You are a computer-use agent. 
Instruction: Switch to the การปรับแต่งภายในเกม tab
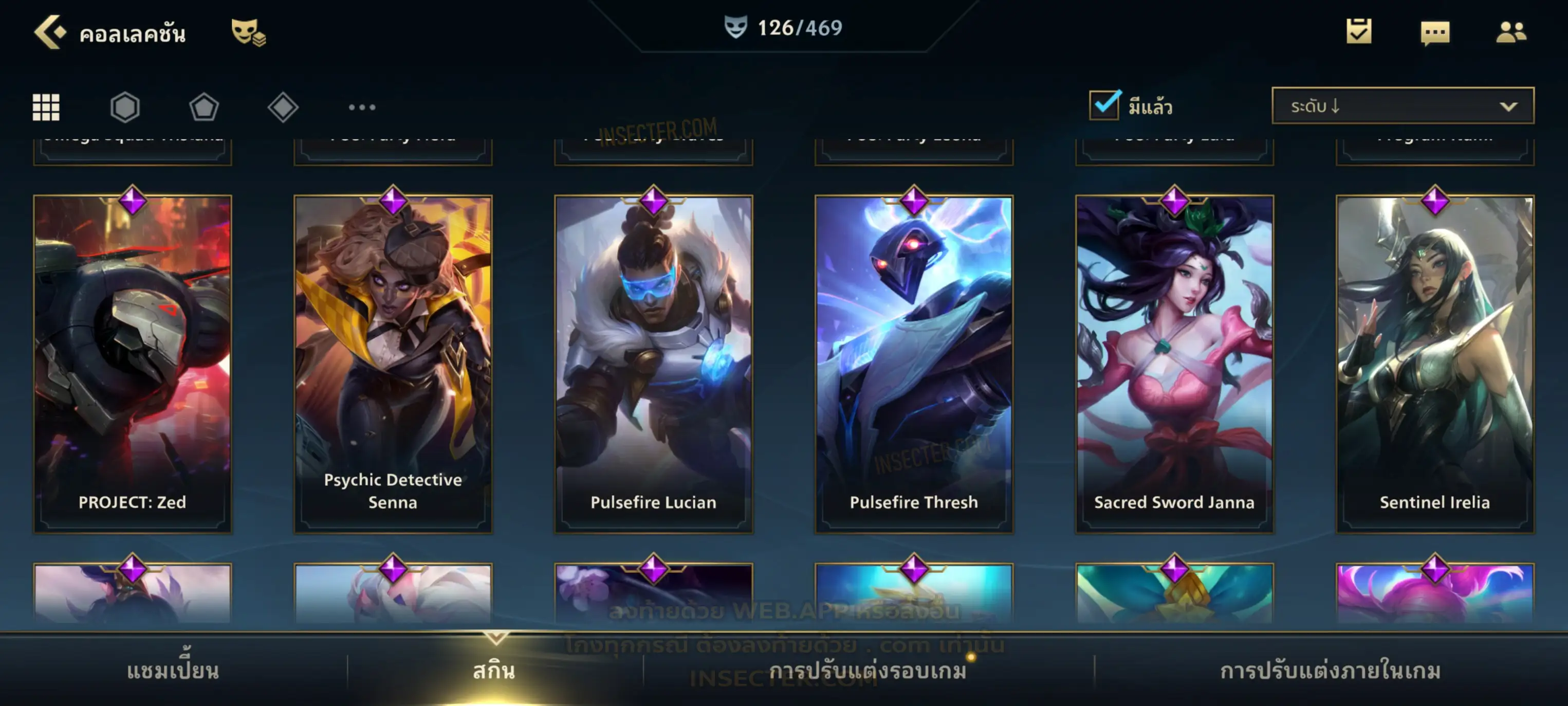1330,671
